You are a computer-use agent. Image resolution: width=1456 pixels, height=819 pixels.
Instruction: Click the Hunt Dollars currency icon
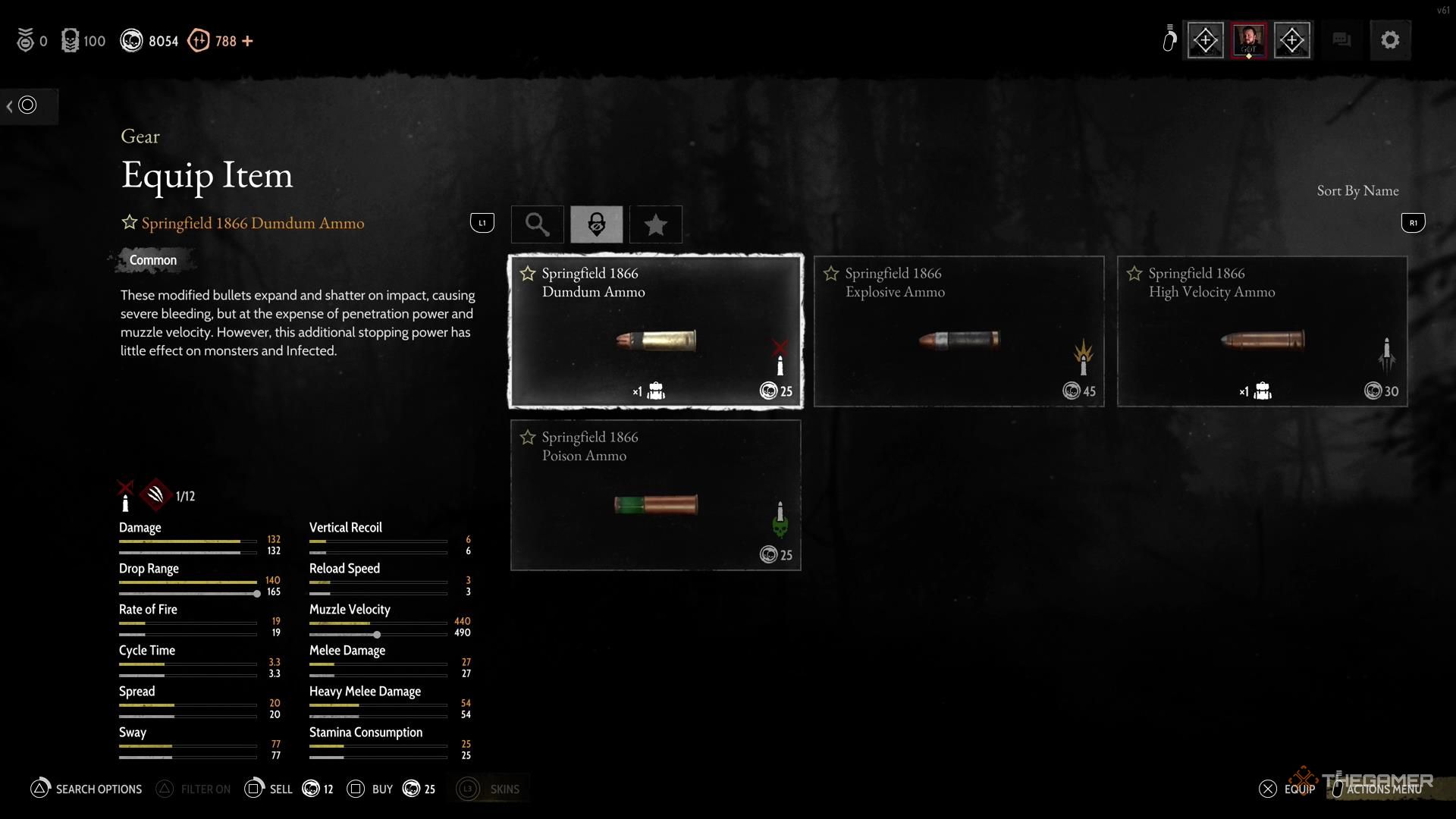(x=132, y=40)
